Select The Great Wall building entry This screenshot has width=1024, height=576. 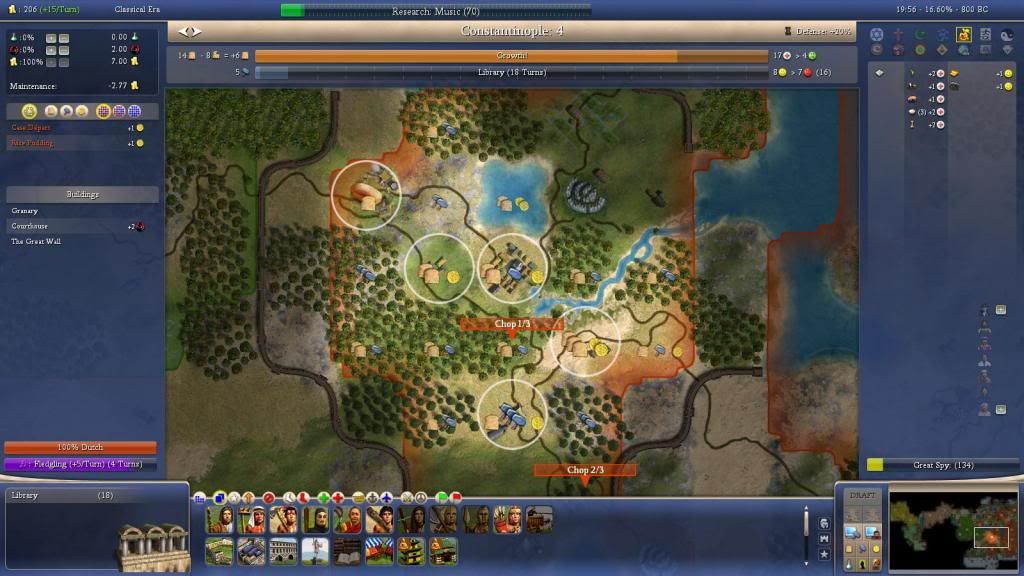click(x=37, y=241)
